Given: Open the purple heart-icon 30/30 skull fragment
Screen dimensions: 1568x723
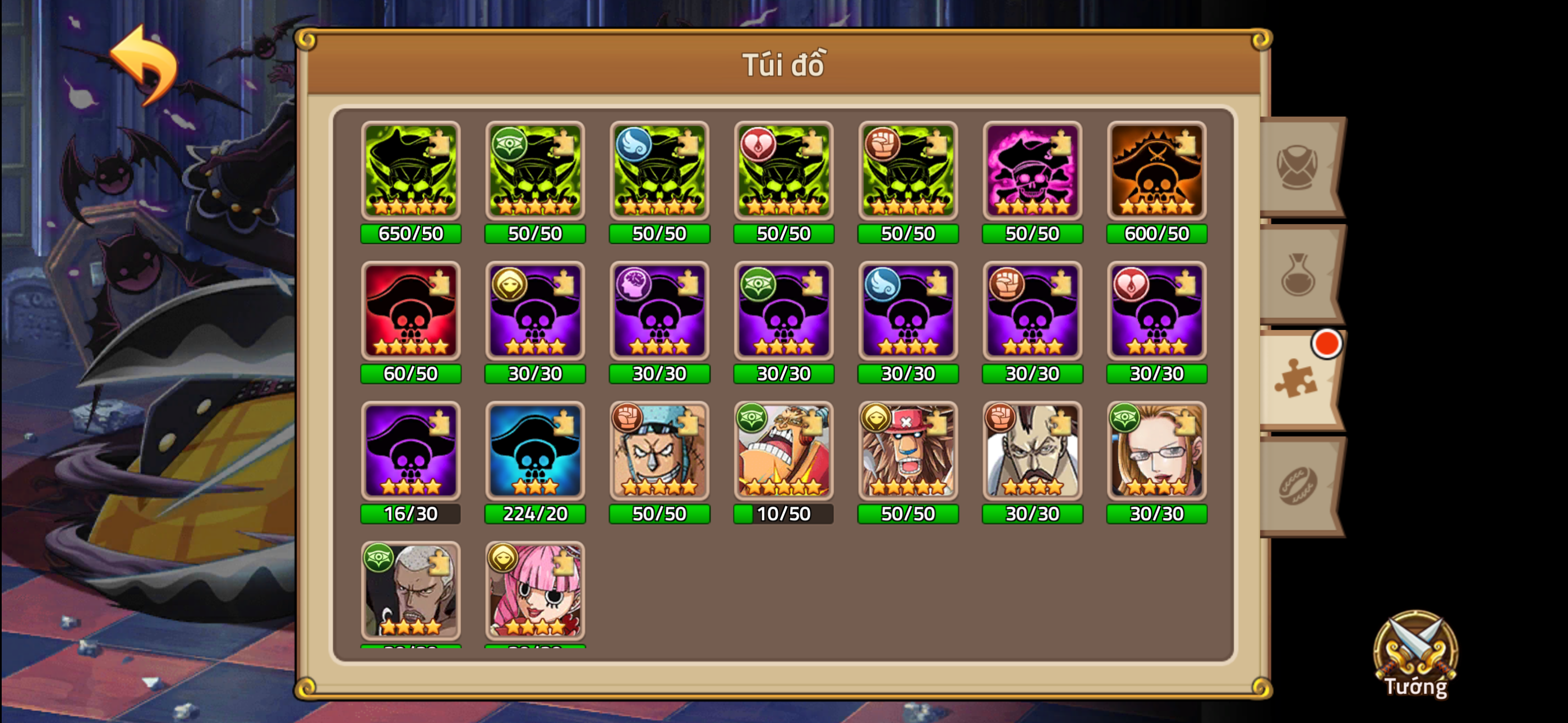Looking at the screenshot, I should point(1156,312).
